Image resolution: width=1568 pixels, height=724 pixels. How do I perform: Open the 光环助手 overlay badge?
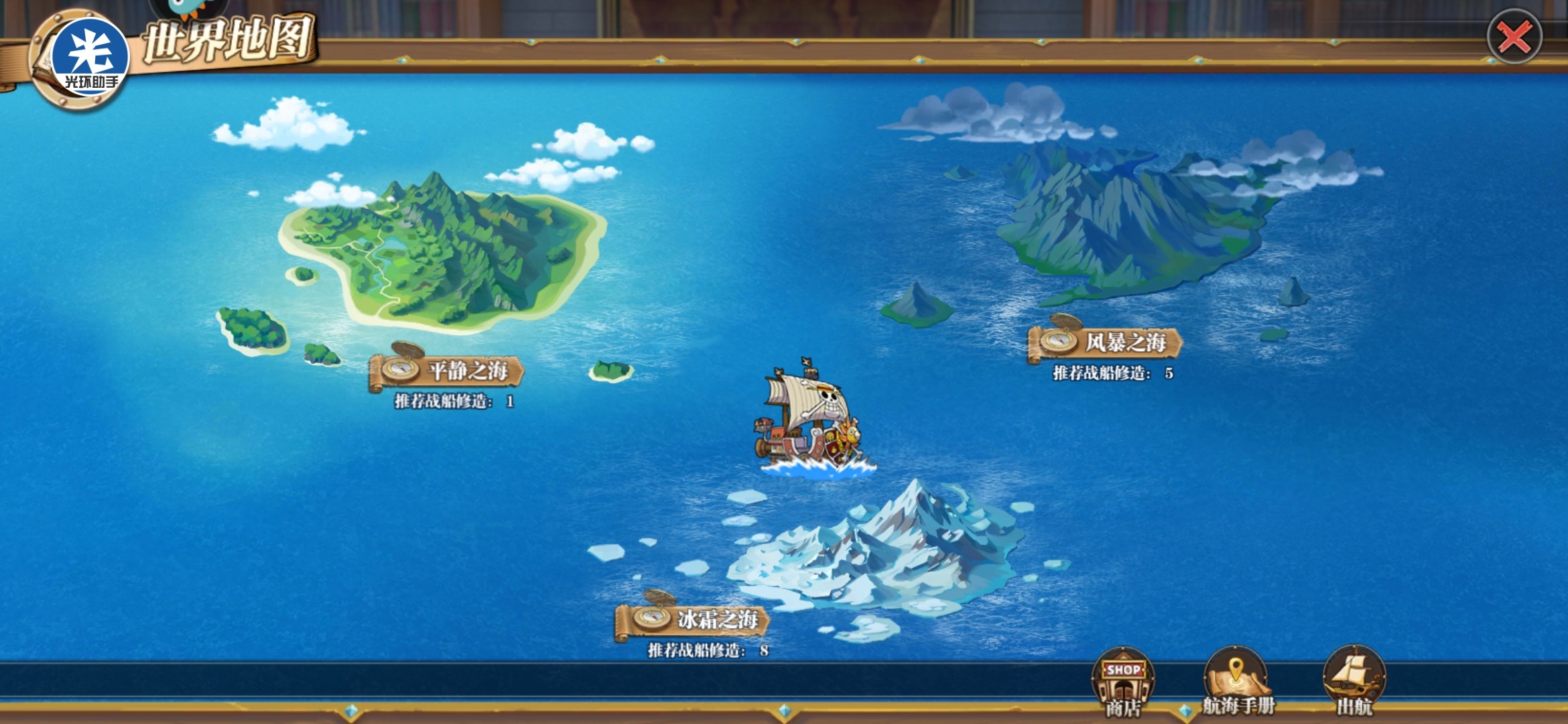coord(90,57)
